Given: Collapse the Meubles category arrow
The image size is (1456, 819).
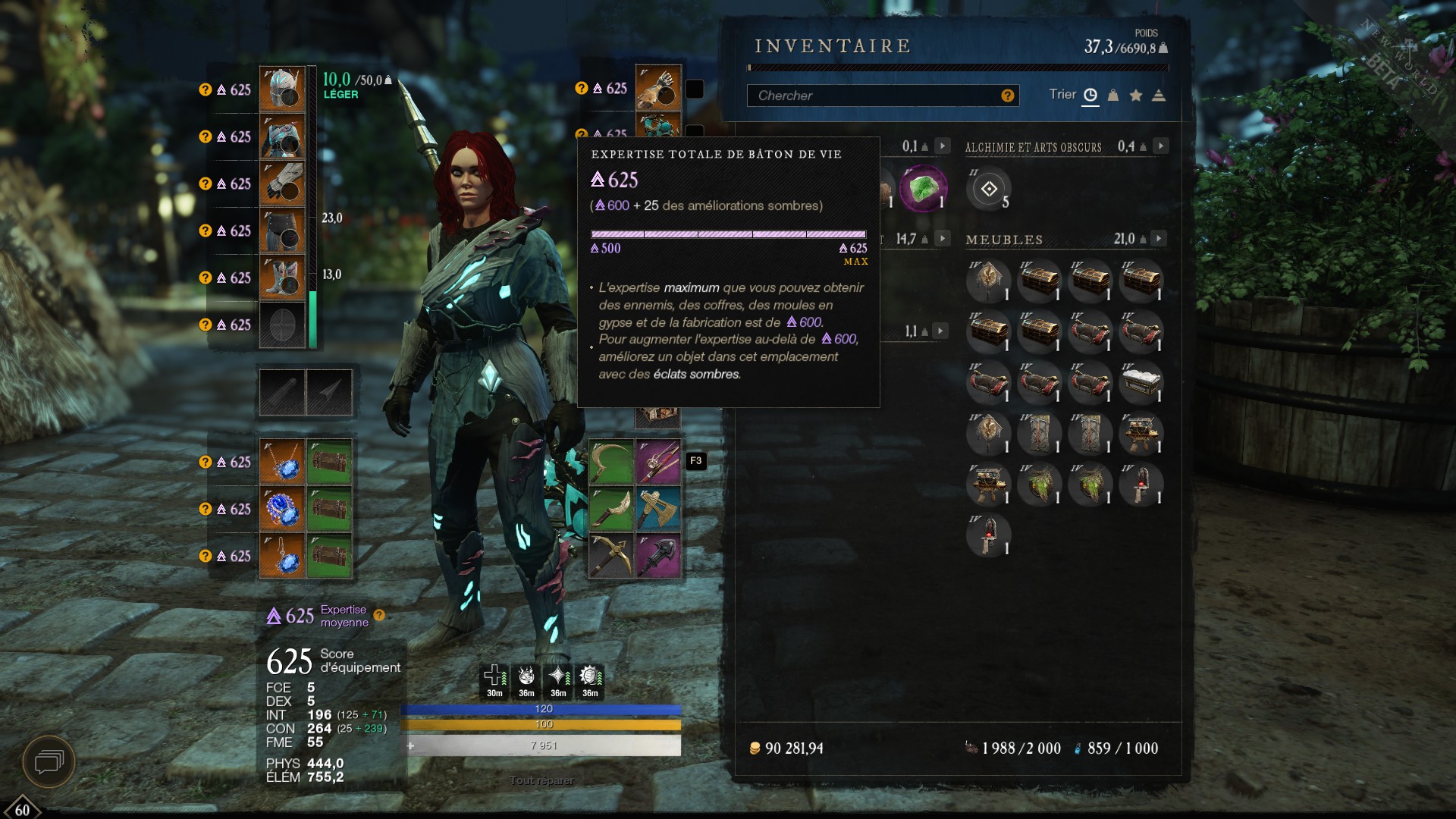Looking at the screenshot, I should coord(1158,239).
